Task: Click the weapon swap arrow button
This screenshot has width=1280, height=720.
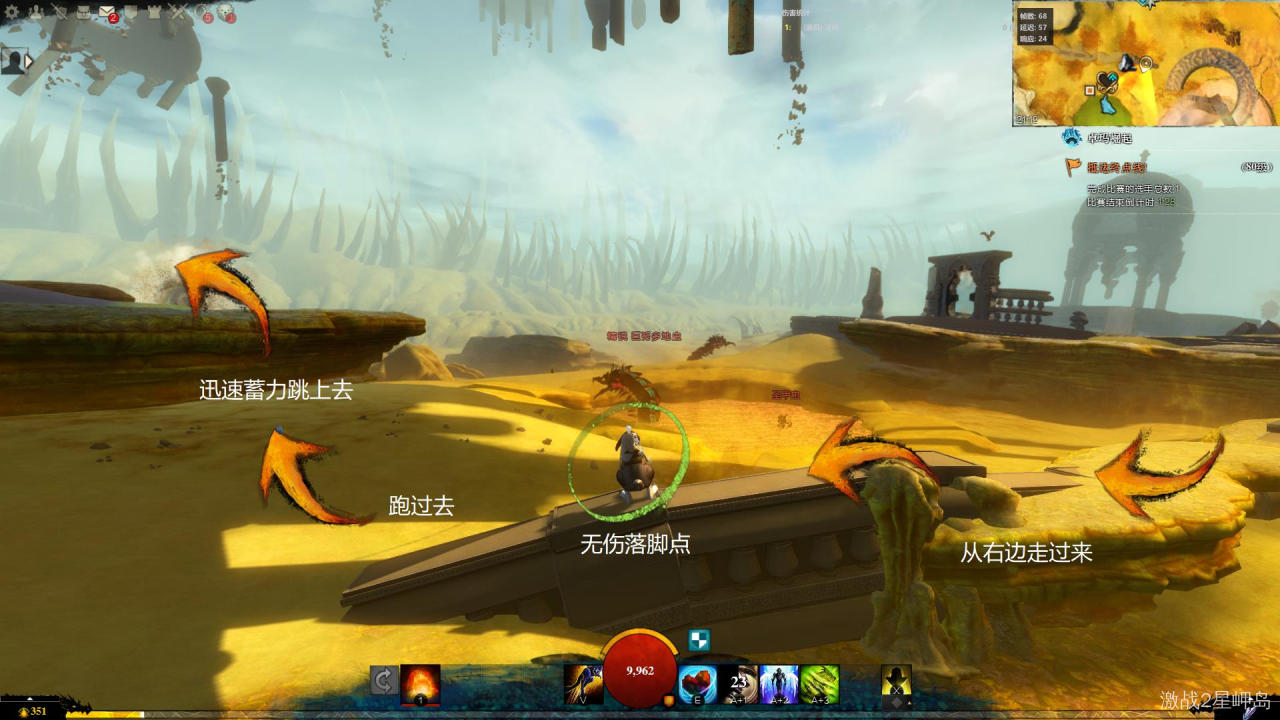Action: pos(382,681)
